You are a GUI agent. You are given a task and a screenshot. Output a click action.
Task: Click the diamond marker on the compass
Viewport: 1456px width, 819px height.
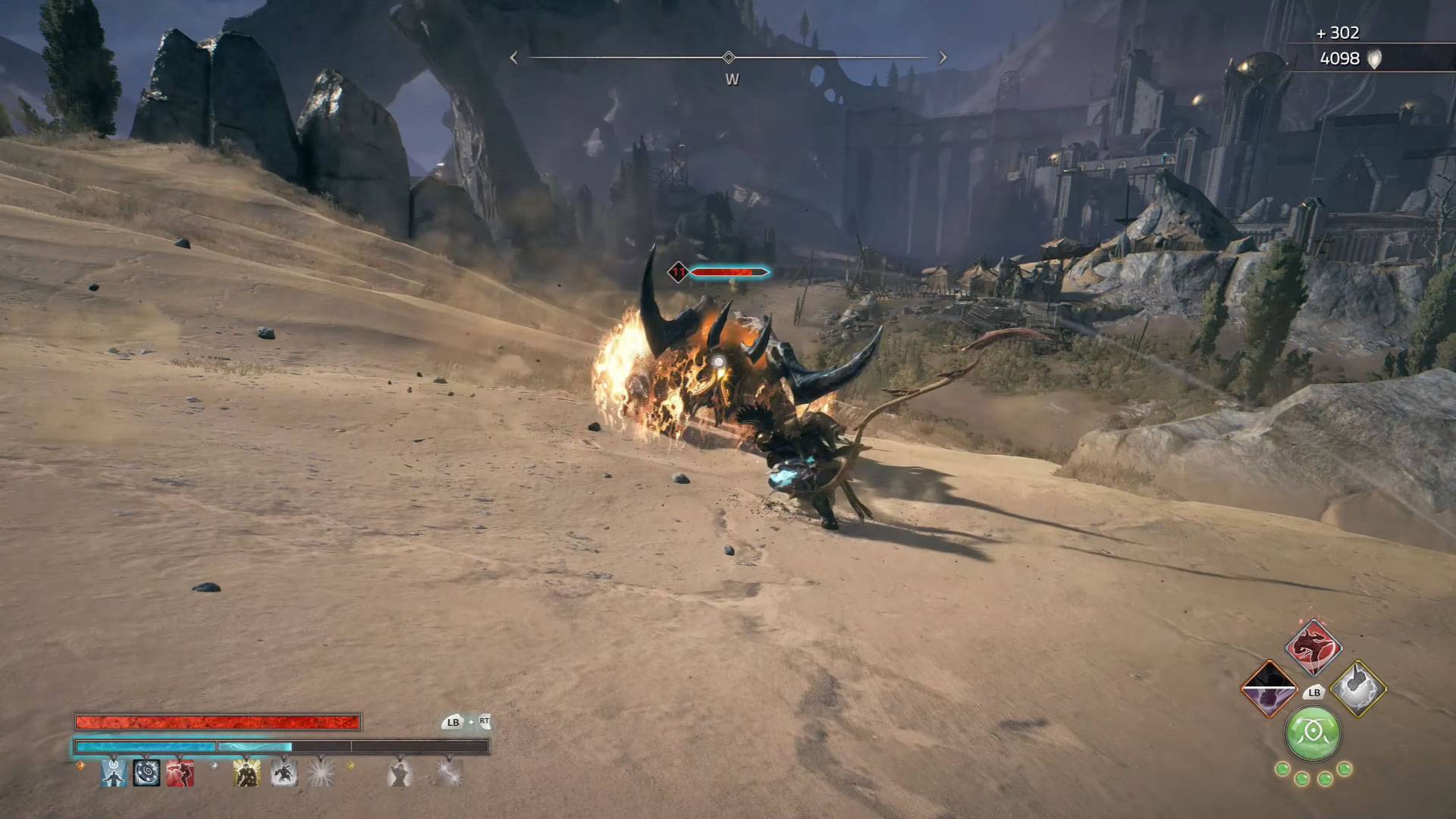(729, 58)
